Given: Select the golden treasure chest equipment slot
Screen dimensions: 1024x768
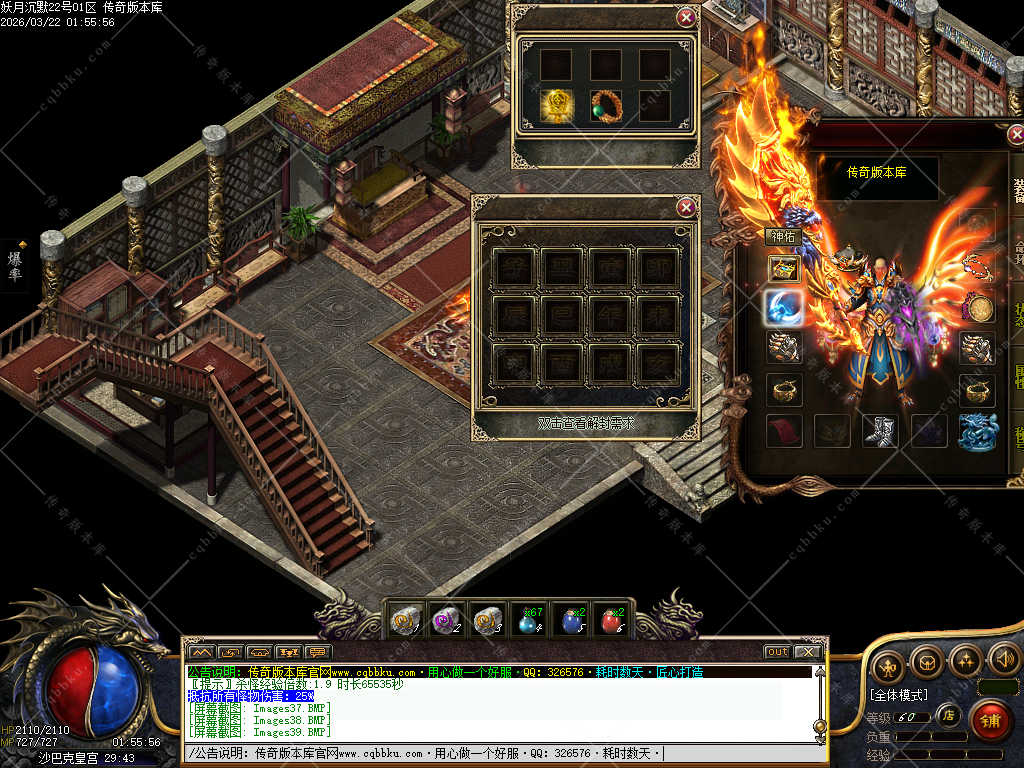Looking at the screenshot, I should tap(784, 268).
